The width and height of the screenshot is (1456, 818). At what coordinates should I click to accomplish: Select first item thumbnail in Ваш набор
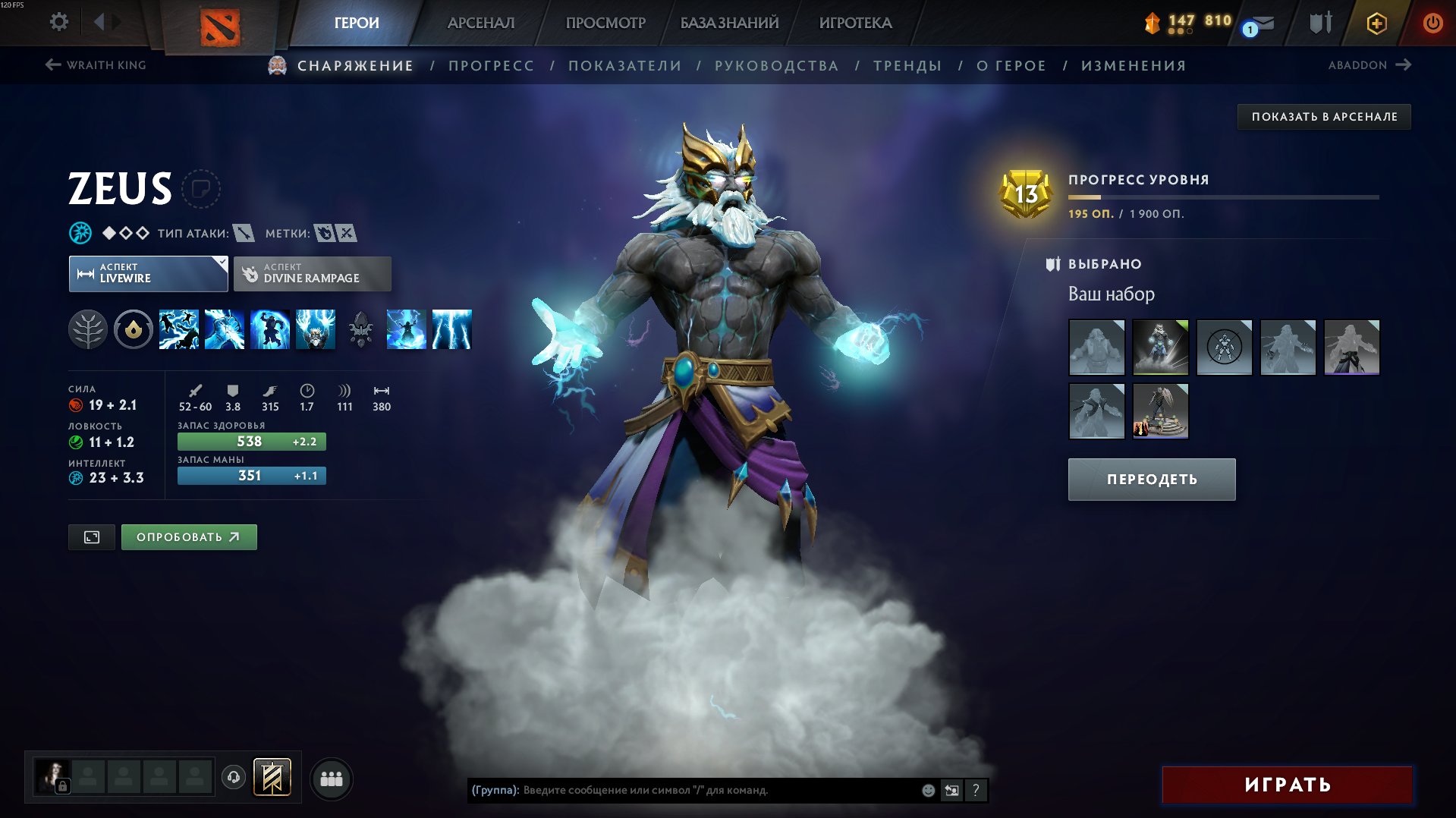pyautogui.click(x=1096, y=348)
